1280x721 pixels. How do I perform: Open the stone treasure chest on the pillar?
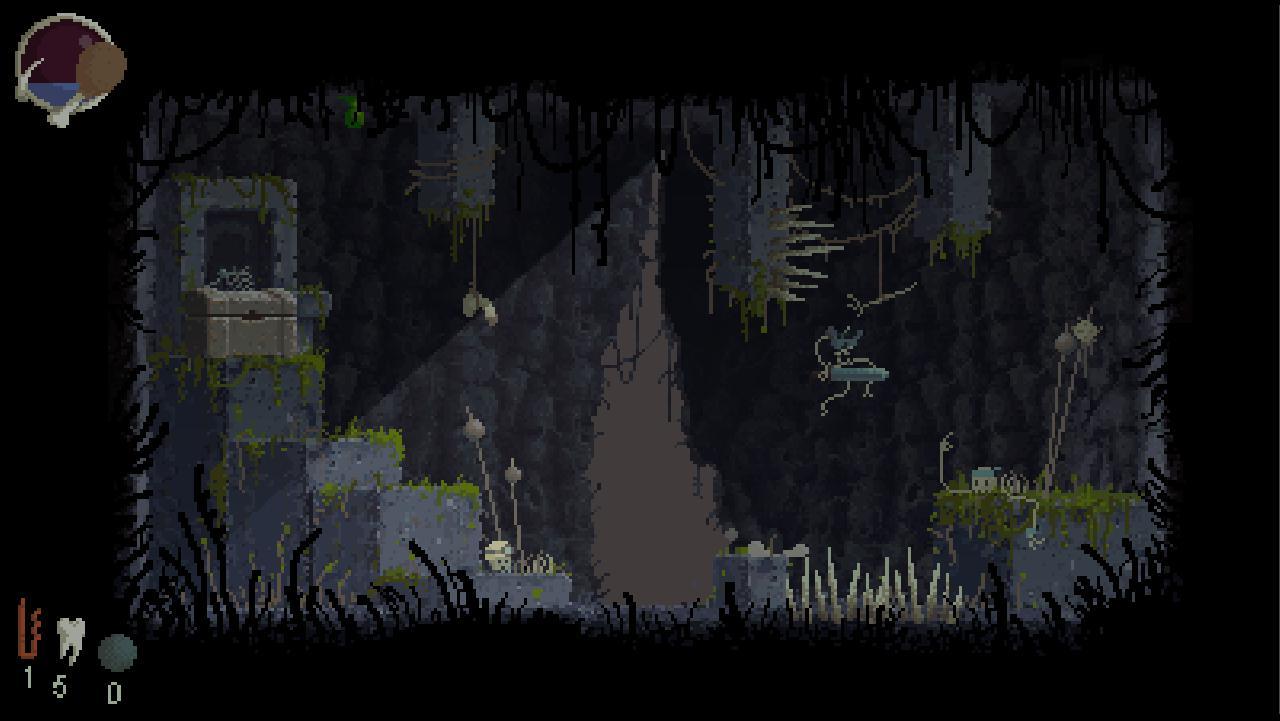pyautogui.click(x=245, y=320)
